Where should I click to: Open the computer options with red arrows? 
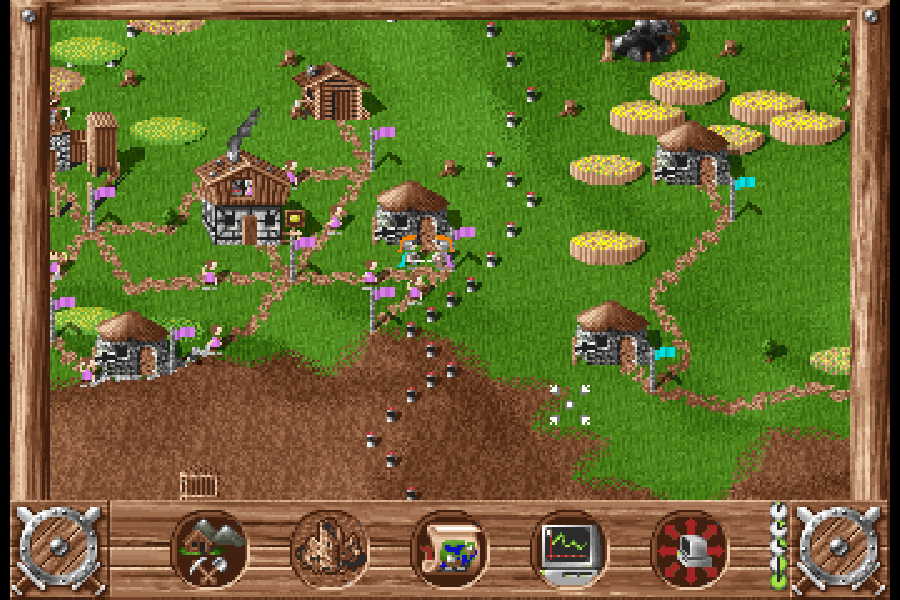[689, 549]
